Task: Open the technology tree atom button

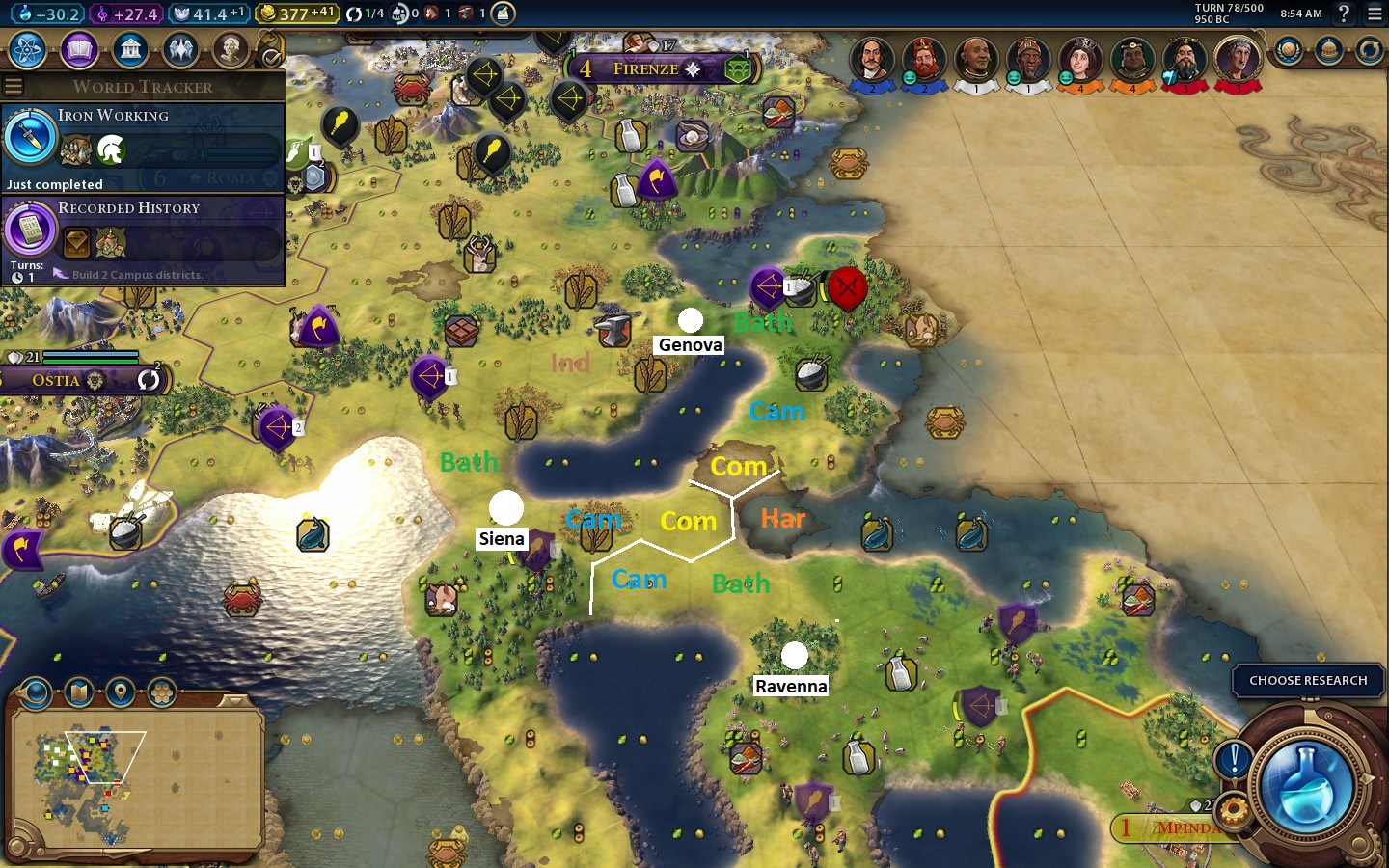Action: pyautogui.click(x=28, y=49)
